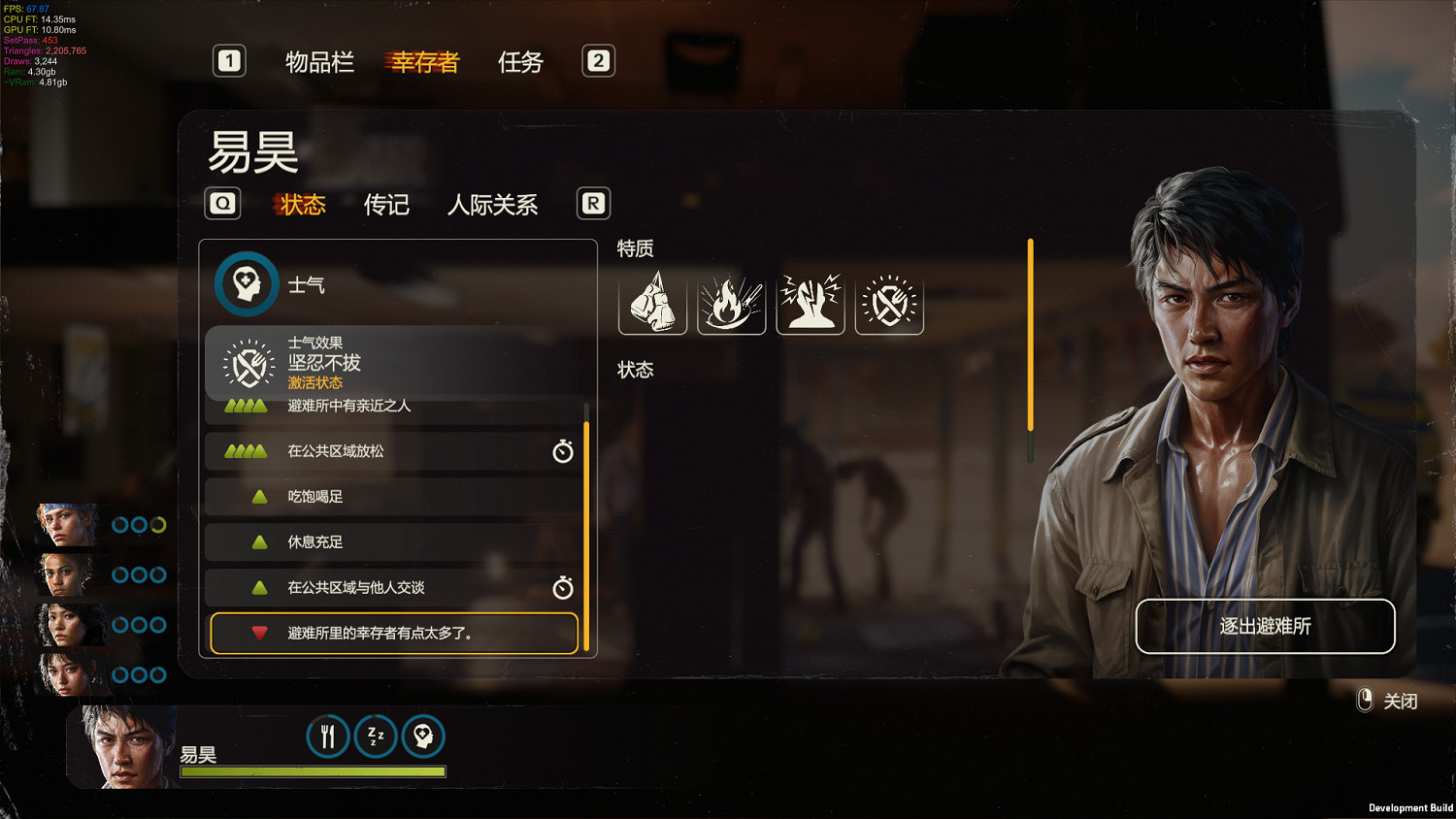Select the boxing gloves trait icon
Image resolution: width=1456 pixels, height=819 pixels.
click(x=652, y=303)
